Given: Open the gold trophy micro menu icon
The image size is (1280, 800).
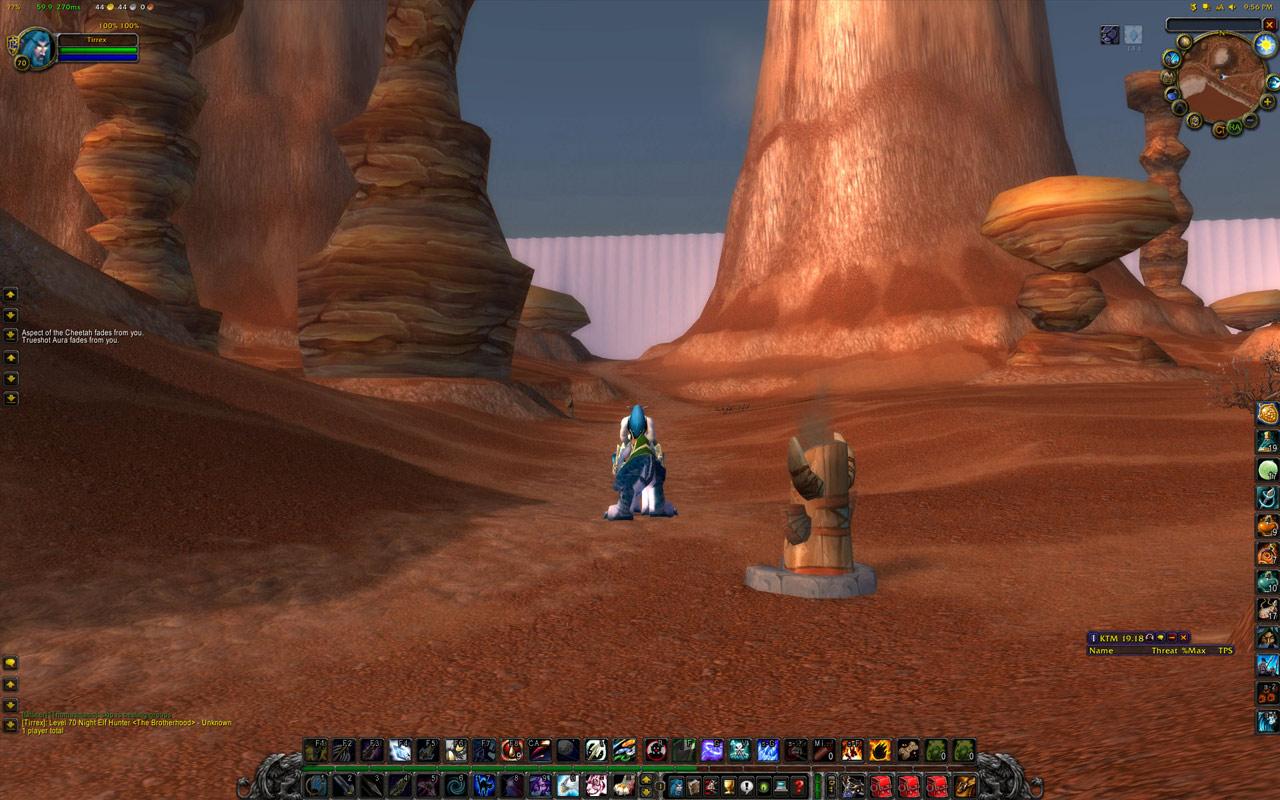Looking at the screenshot, I should click(x=729, y=786).
